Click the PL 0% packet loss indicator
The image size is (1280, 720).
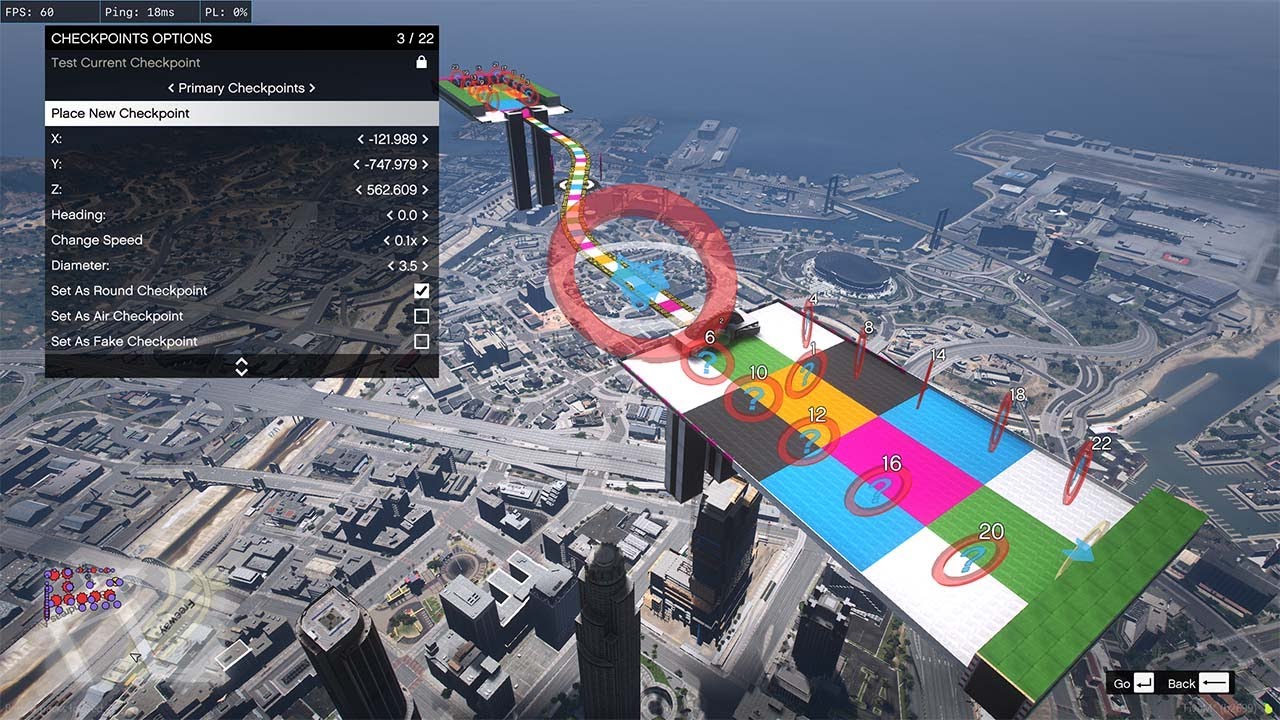tap(224, 12)
